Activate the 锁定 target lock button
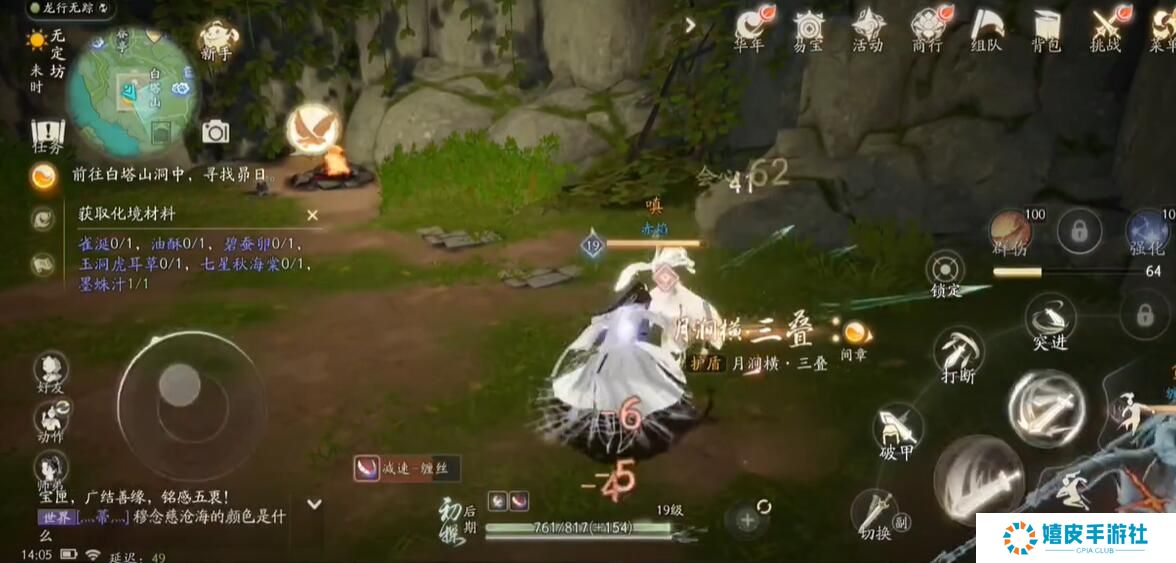This screenshot has height=563, width=1176. (x=945, y=270)
